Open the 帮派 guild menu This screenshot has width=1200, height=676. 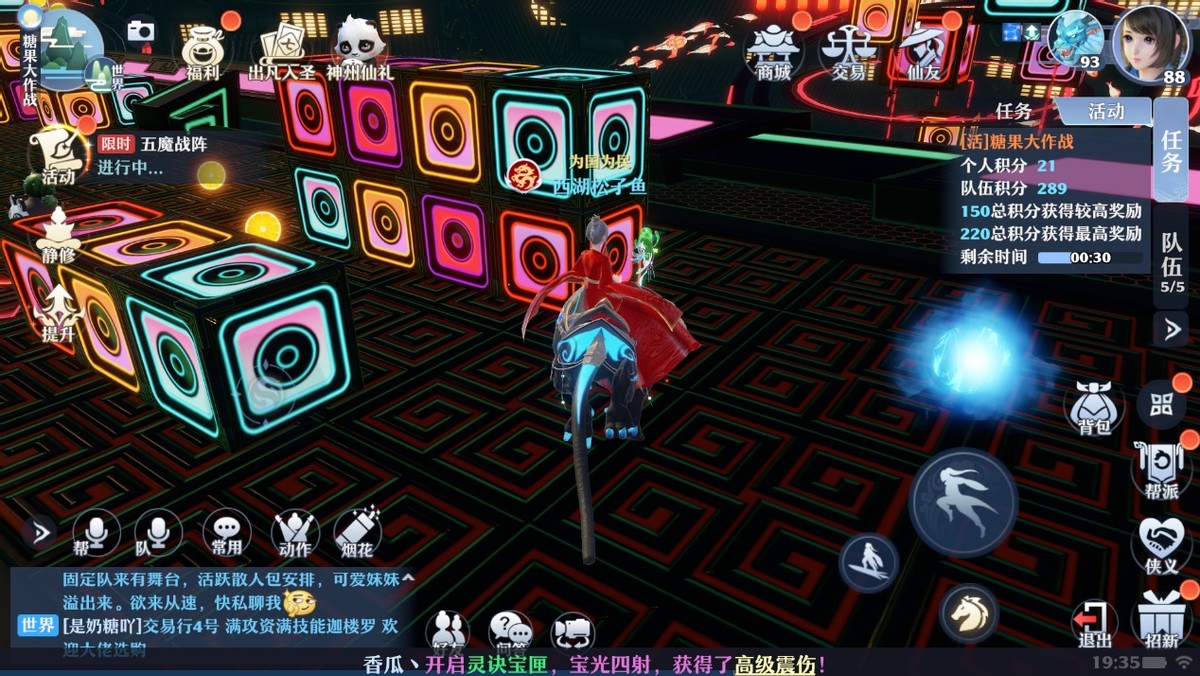pyautogui.click(x=1162, y=468)
